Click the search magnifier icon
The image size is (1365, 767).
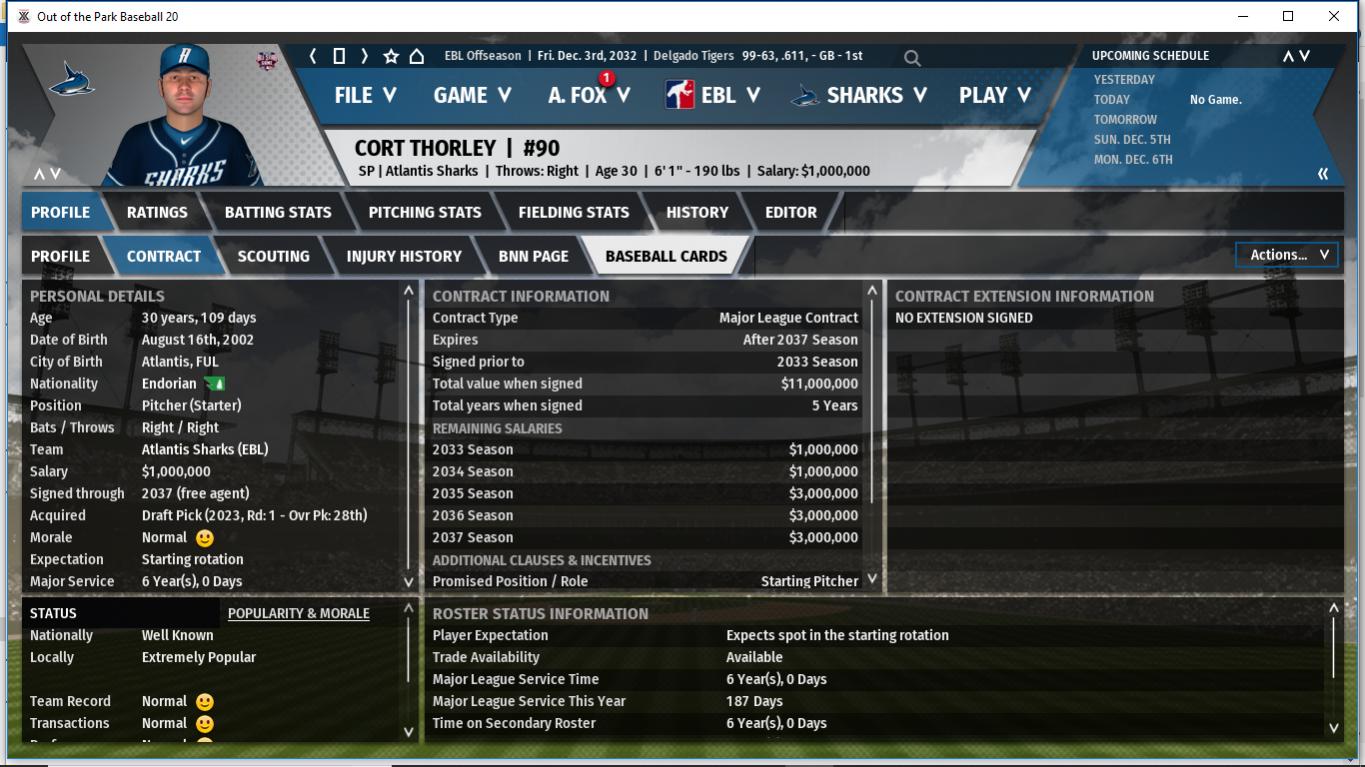[x=912, y=58]
